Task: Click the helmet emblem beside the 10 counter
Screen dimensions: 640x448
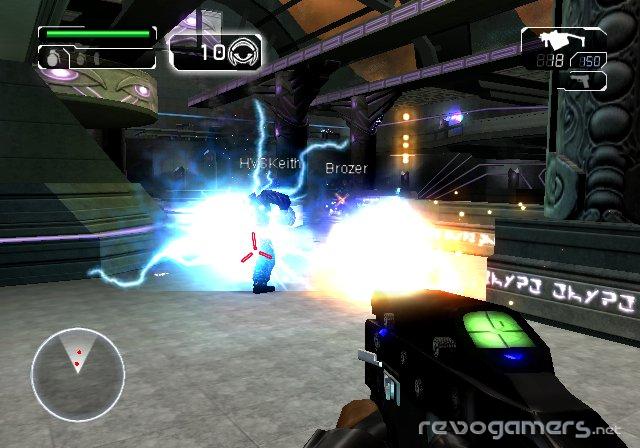Action: click(x=243, y=52)
